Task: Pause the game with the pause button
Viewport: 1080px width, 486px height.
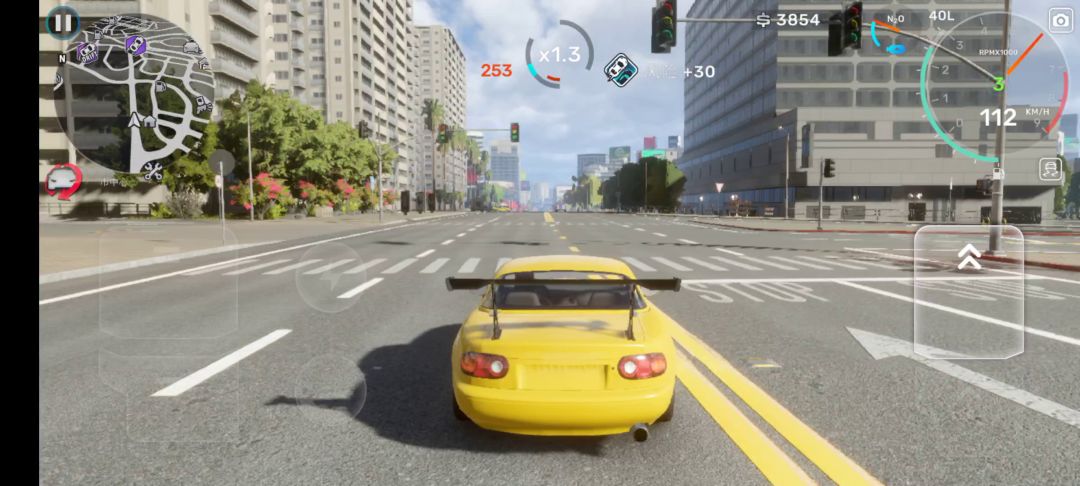Action: point(62,21)
